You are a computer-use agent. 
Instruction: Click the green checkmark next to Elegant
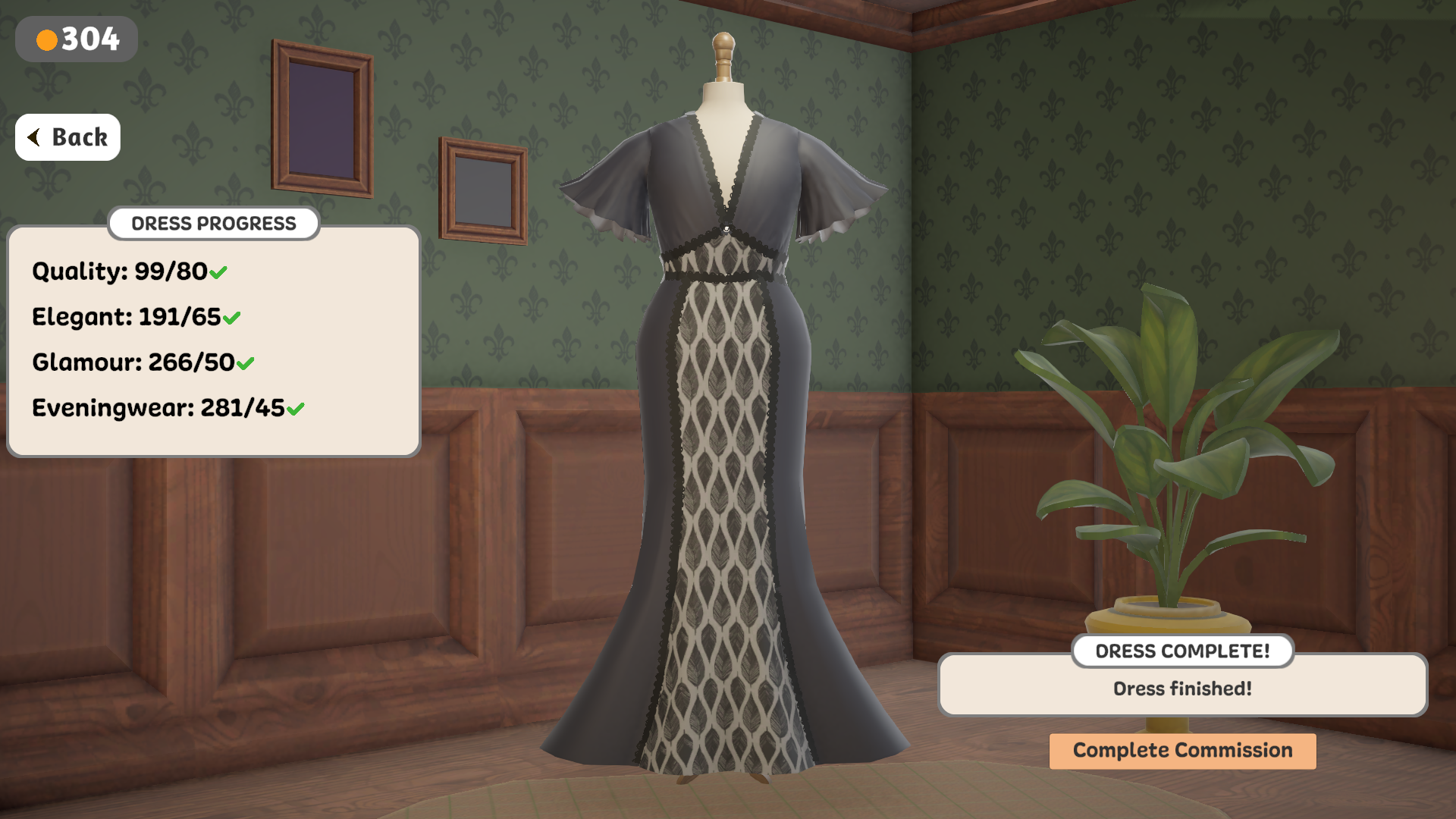pos(232,317)
